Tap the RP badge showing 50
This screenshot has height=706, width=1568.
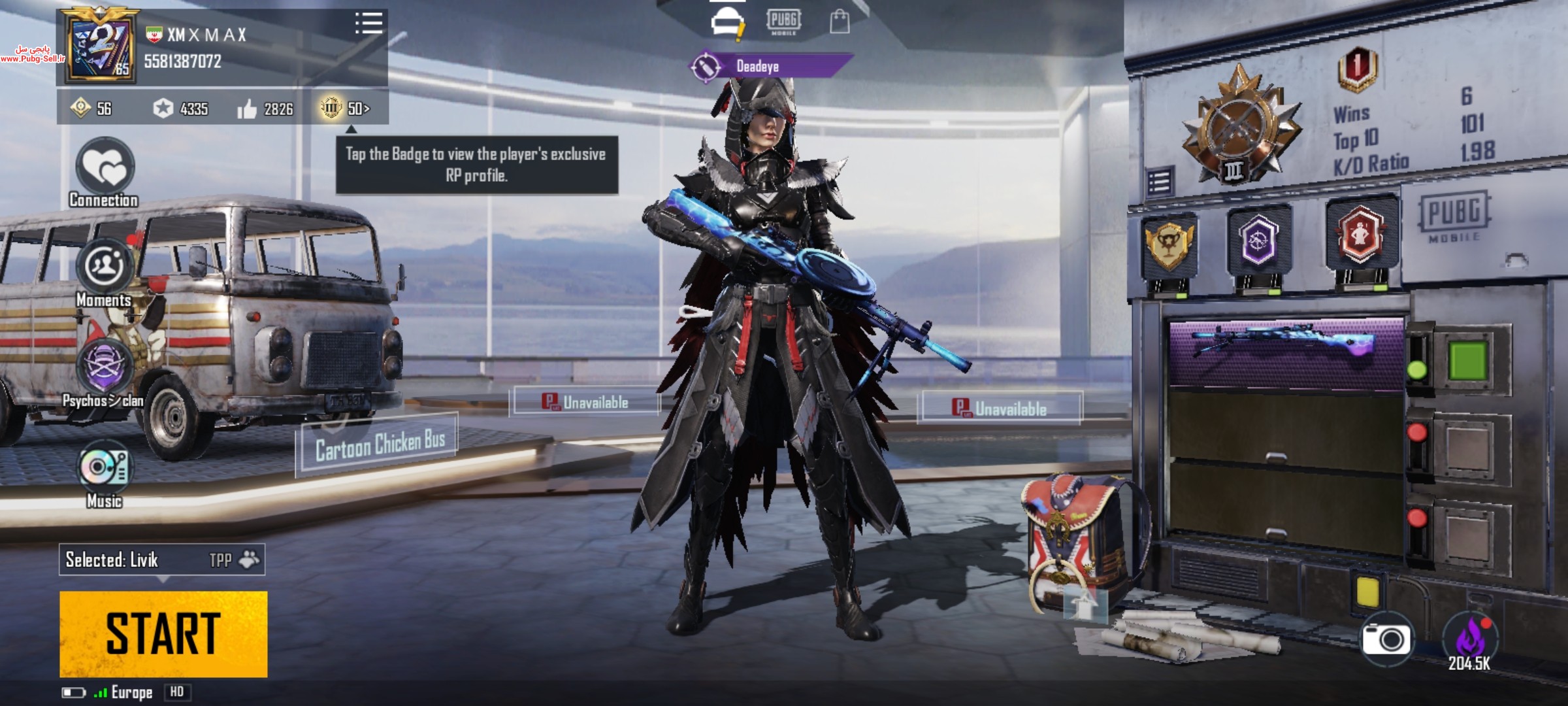click(345, 108)
